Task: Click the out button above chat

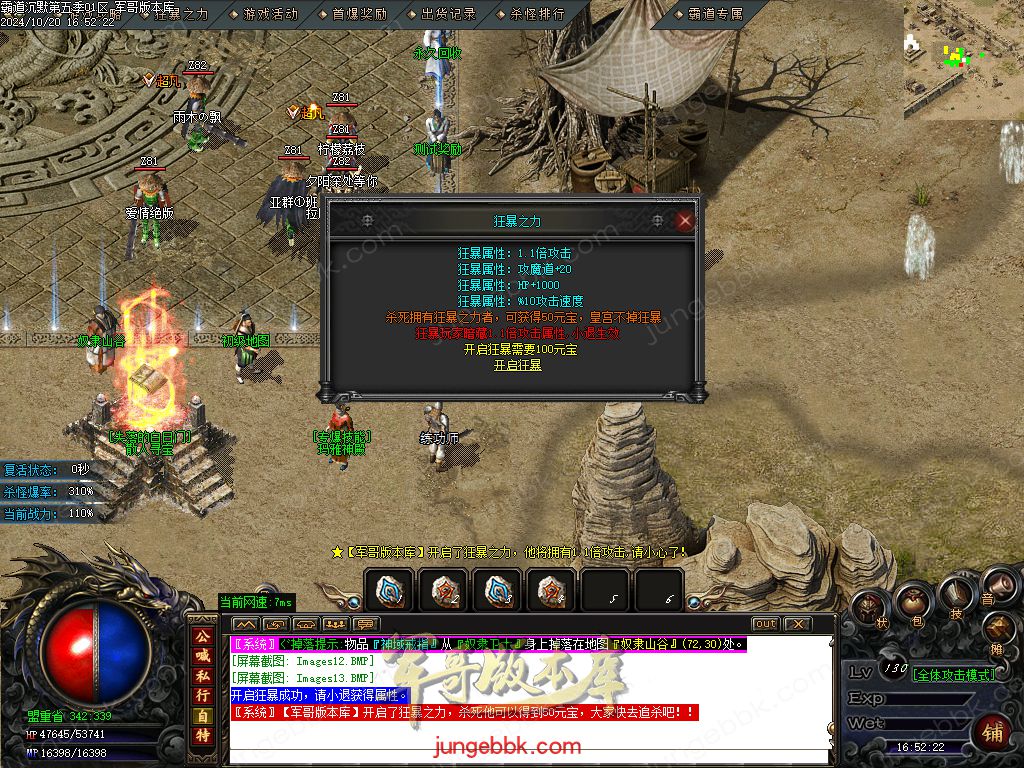Action: pos(765,624)
